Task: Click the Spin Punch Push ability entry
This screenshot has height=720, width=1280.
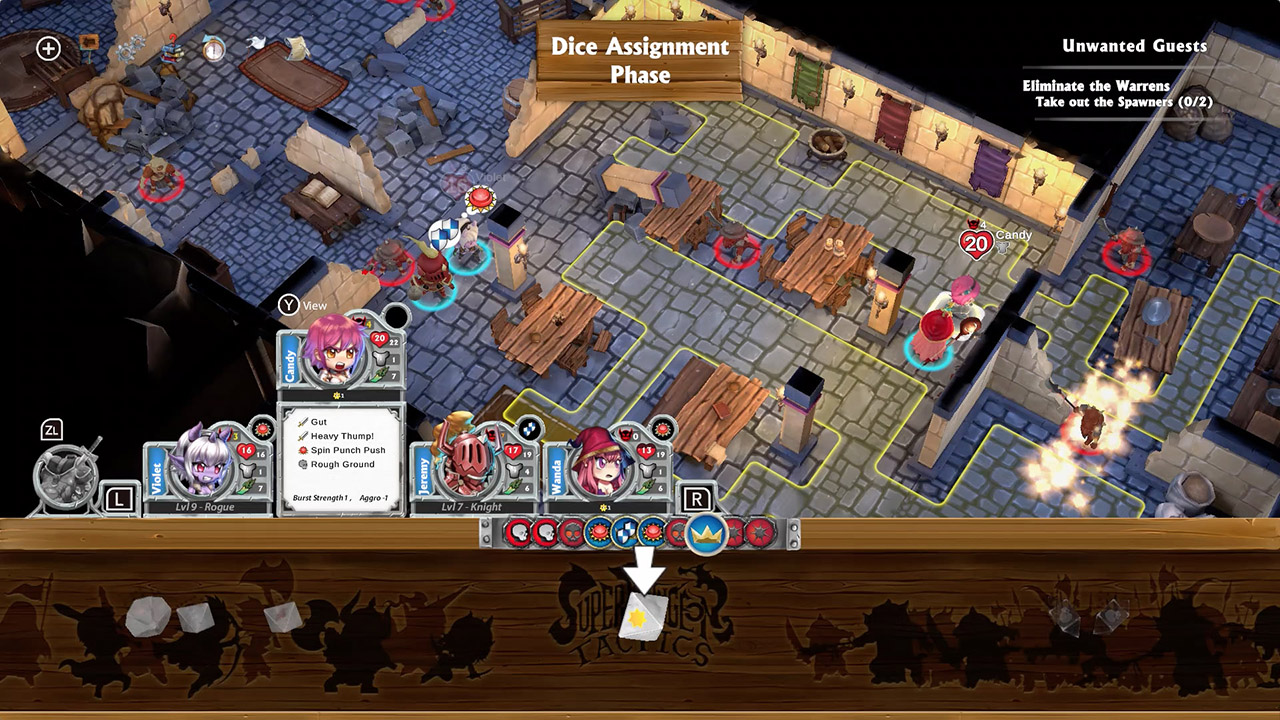Action: pos(347,450)
